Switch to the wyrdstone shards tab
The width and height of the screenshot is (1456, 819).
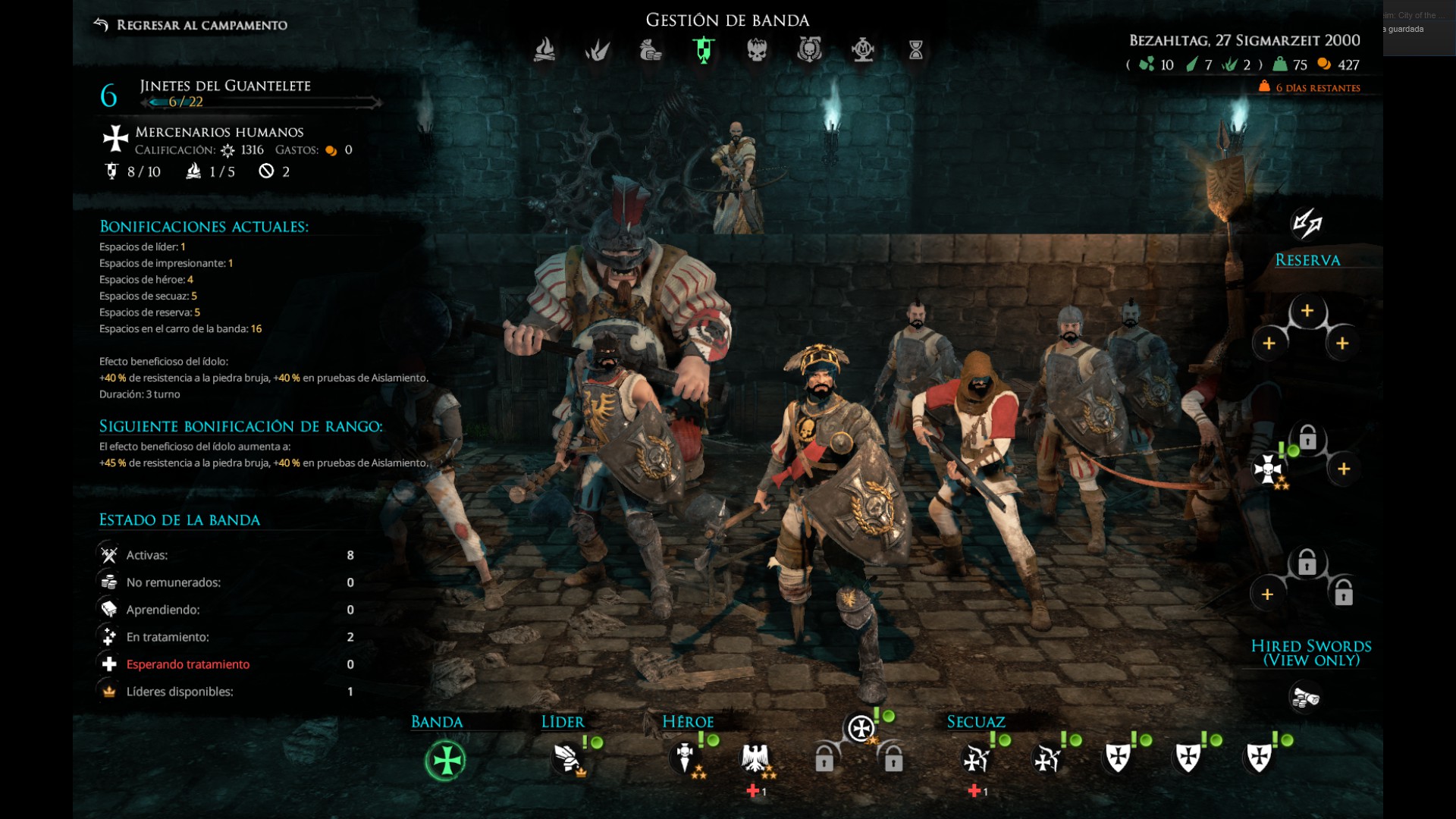point(598,50)
